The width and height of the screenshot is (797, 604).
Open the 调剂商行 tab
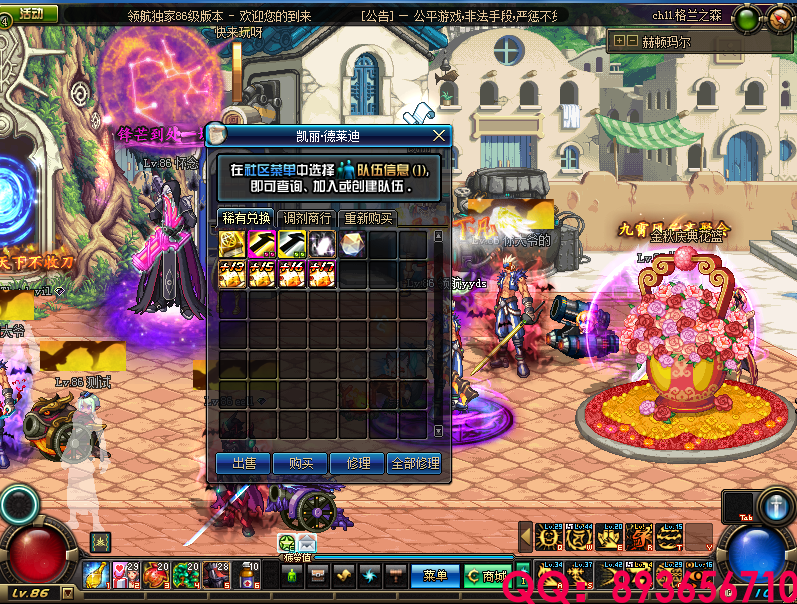pos(307,218)
